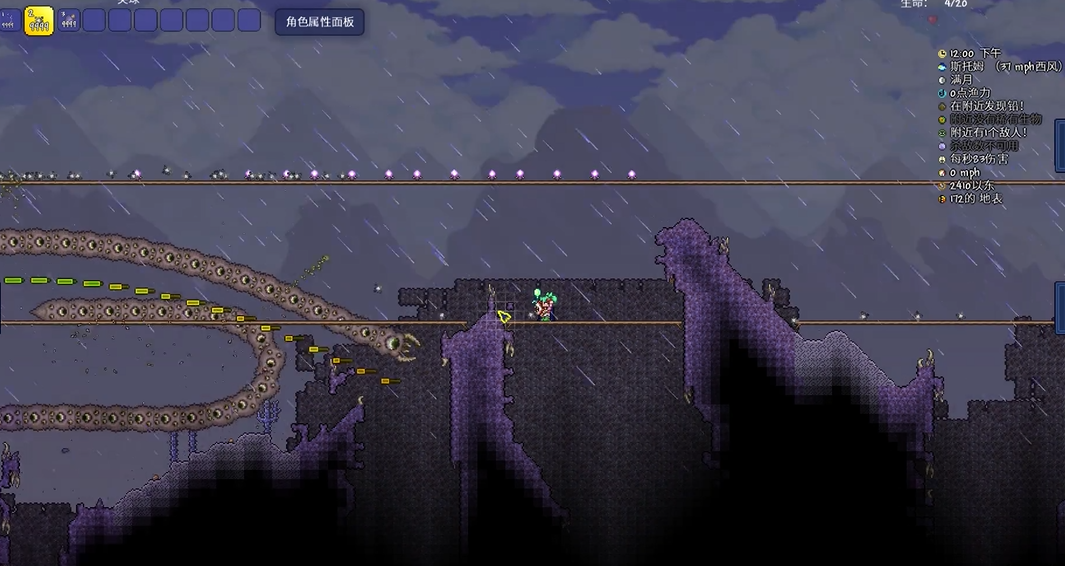Select the highlighted yellow hotbar slot 2
Image resolution: width=1065 pixels, height=566 pixels.
point(38,21)
